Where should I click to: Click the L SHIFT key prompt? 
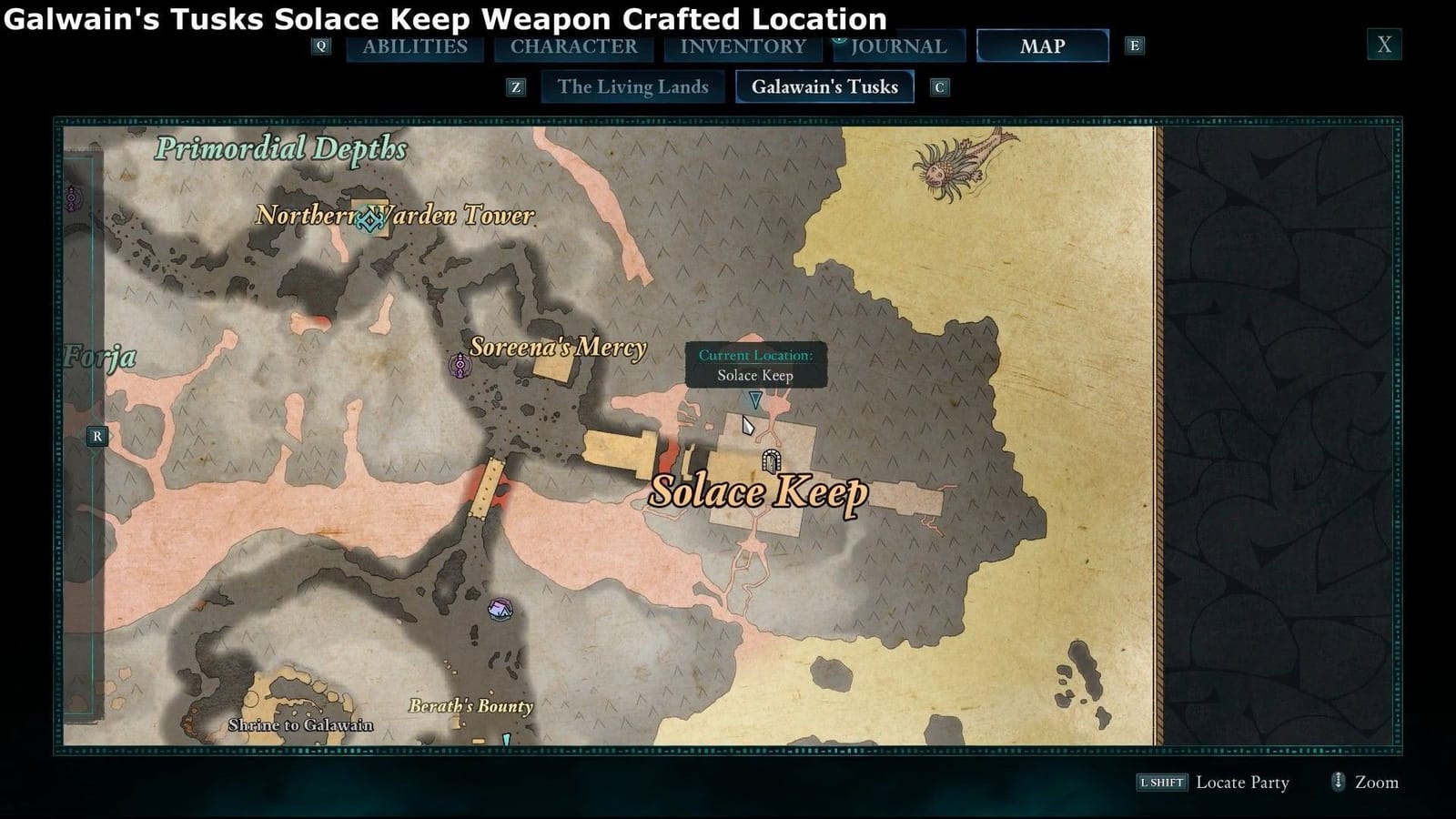tap(1161, 782)
